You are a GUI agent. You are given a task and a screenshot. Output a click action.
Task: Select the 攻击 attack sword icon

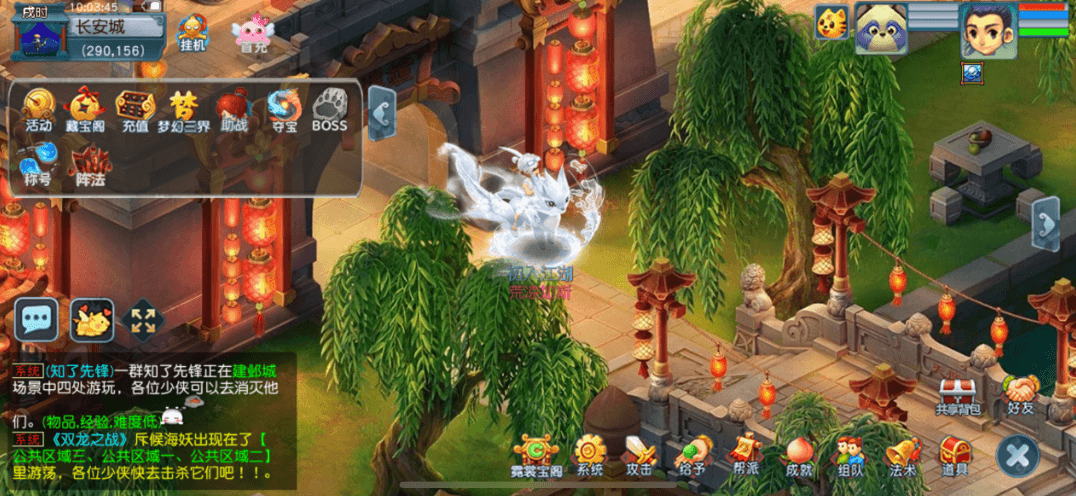click(639, 457)
